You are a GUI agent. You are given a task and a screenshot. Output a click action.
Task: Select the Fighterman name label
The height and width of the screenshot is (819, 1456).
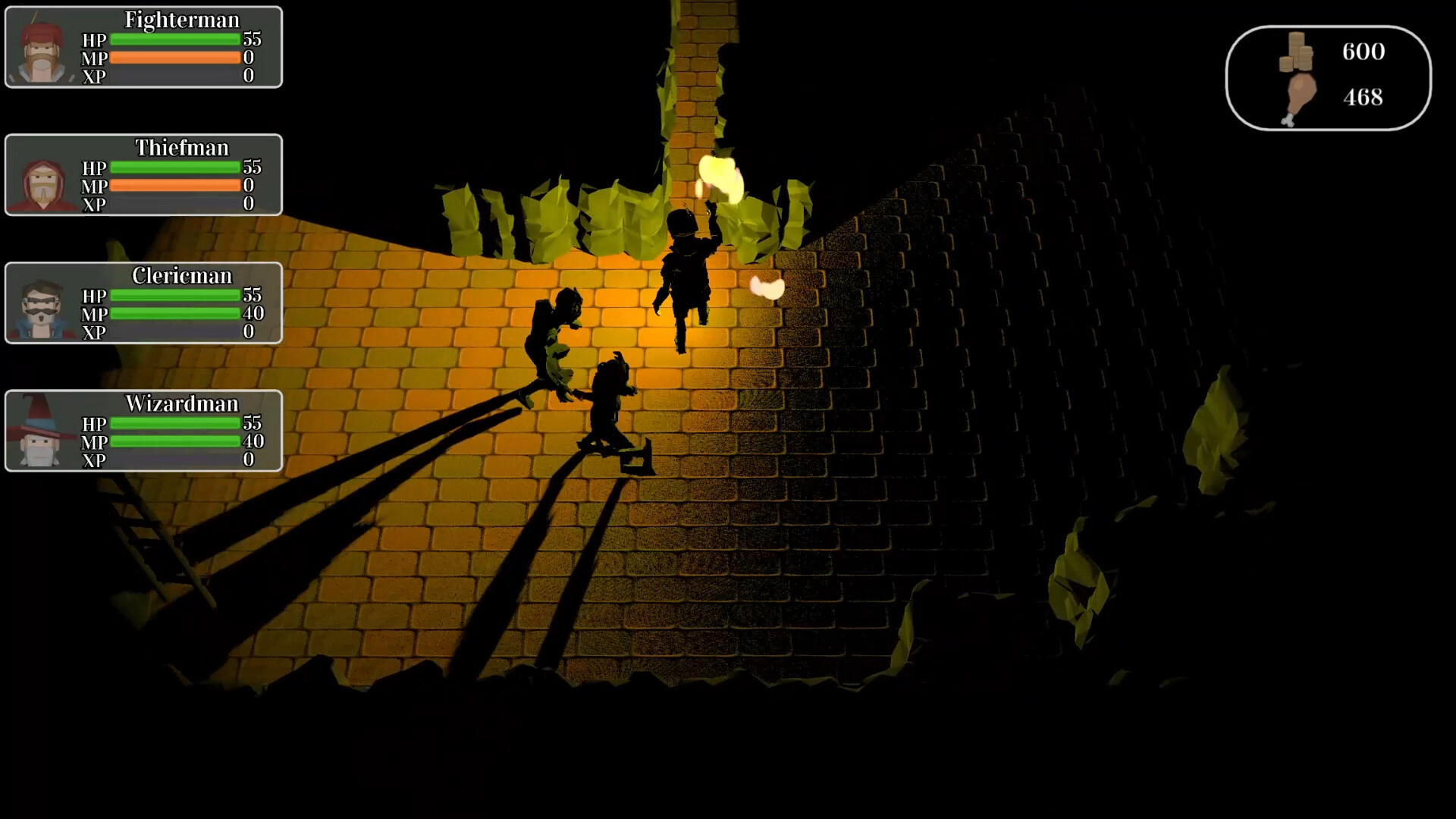pos(182,20)
